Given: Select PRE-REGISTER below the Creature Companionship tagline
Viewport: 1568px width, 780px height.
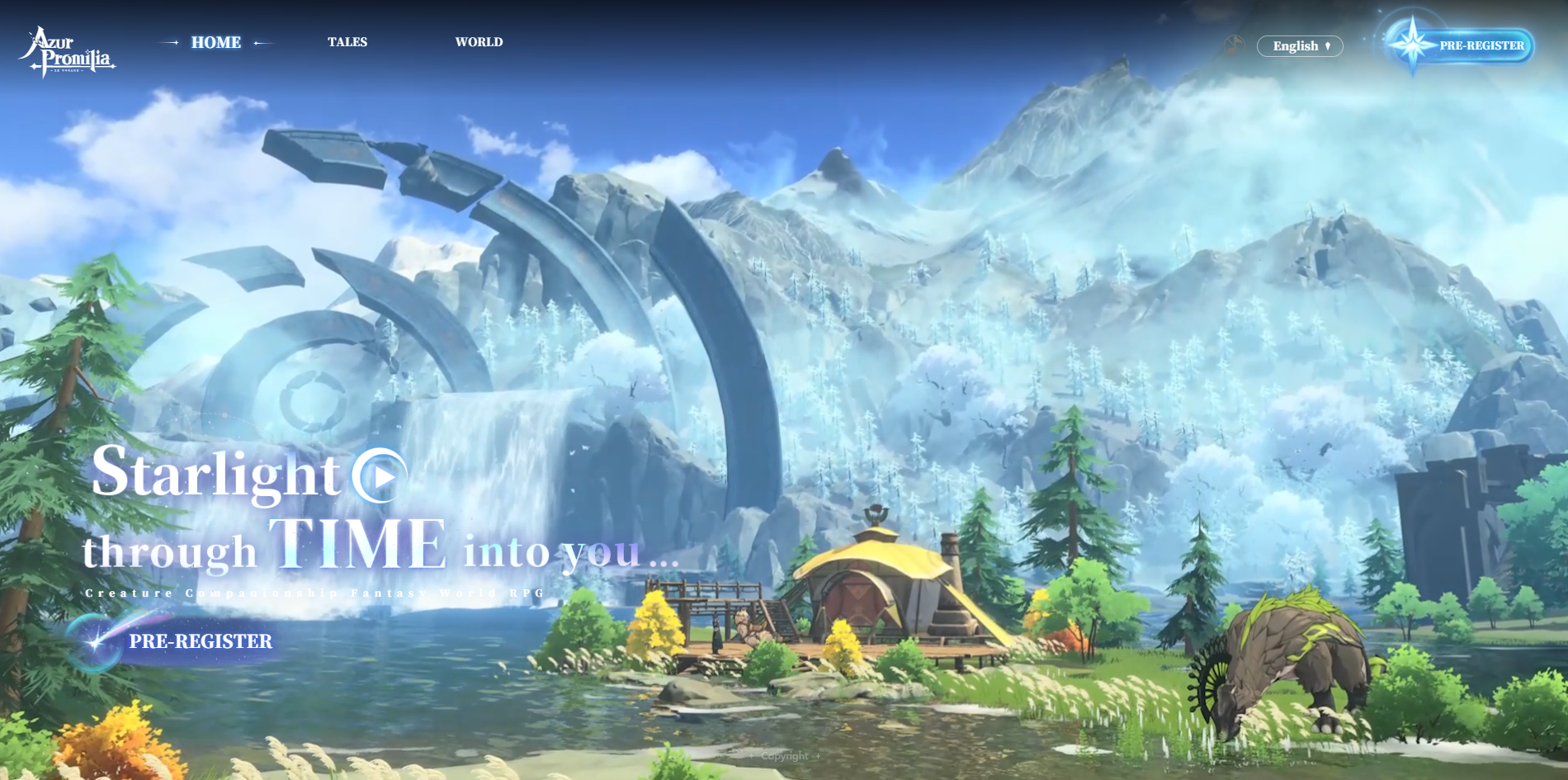Looking at the screenshot, I should [200, 641].
